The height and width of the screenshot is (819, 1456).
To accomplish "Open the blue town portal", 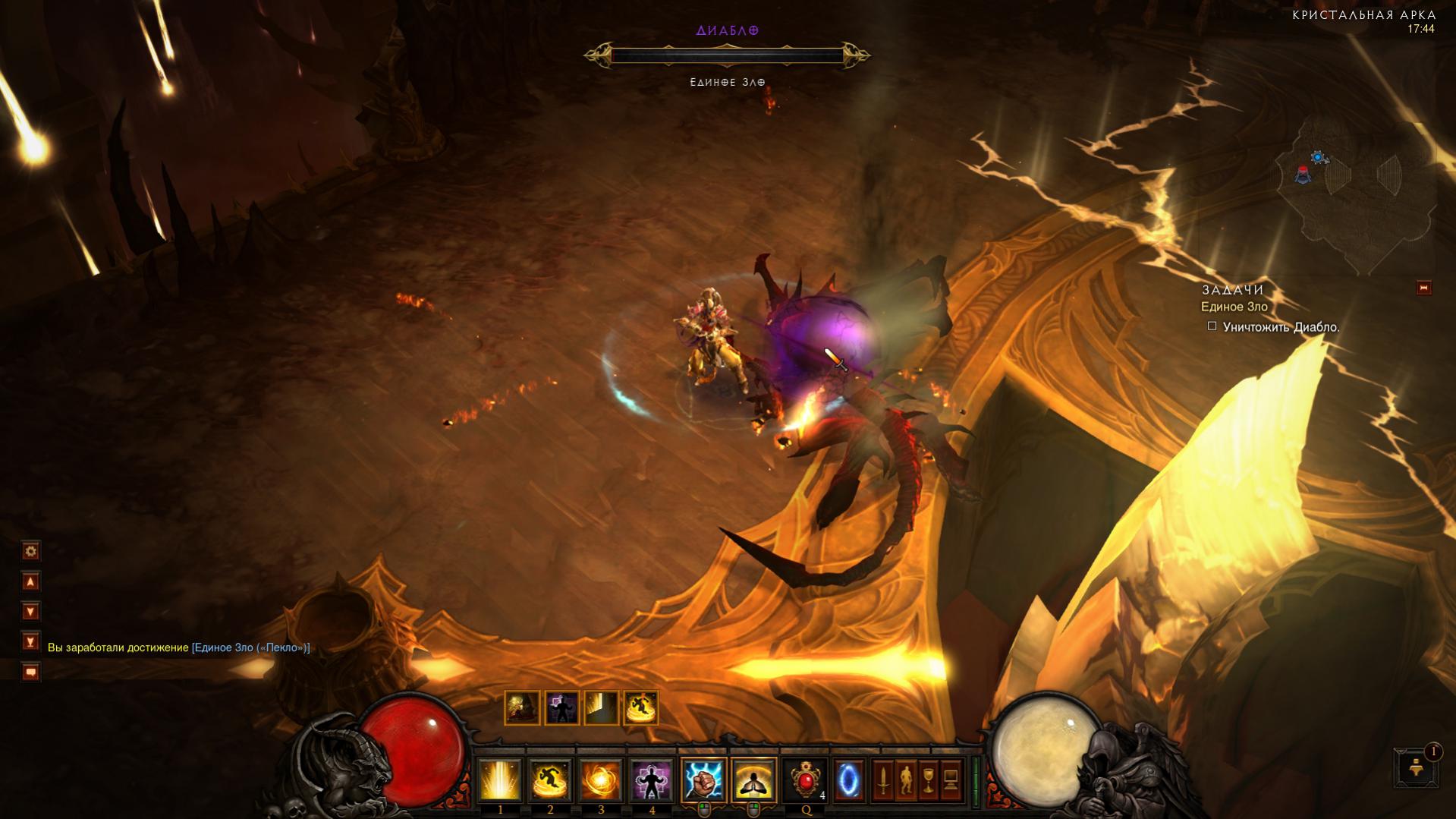I will coord(848,780).
